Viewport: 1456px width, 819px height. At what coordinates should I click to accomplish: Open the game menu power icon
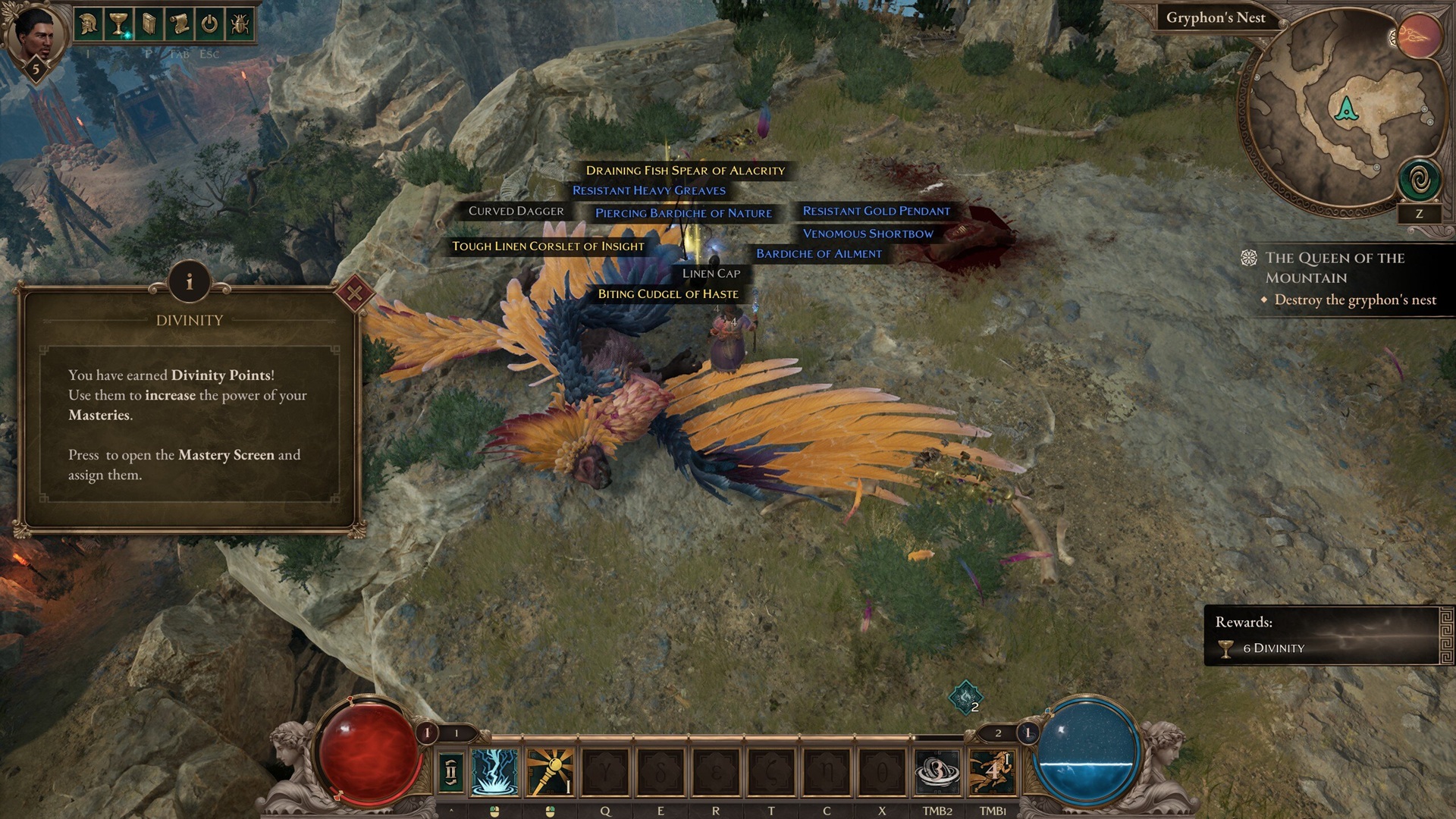click(209, 24)
